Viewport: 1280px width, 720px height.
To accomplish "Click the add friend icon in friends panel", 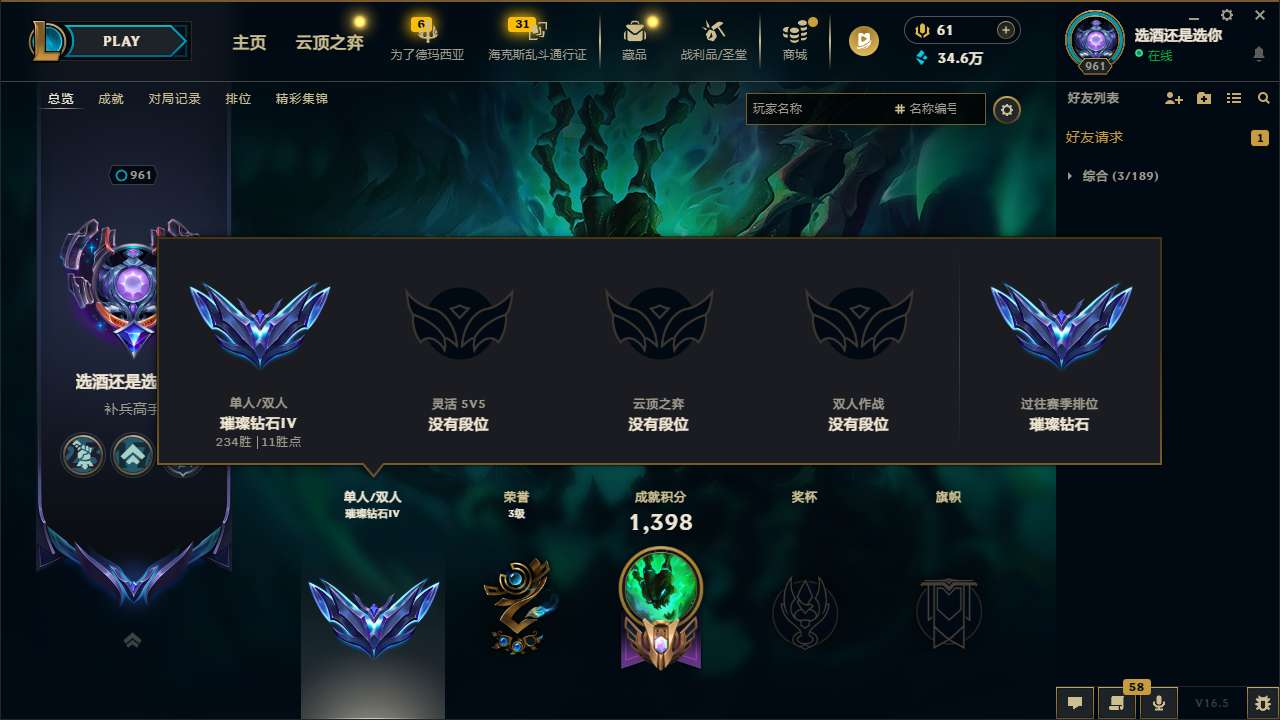I will coord(1173,98).
